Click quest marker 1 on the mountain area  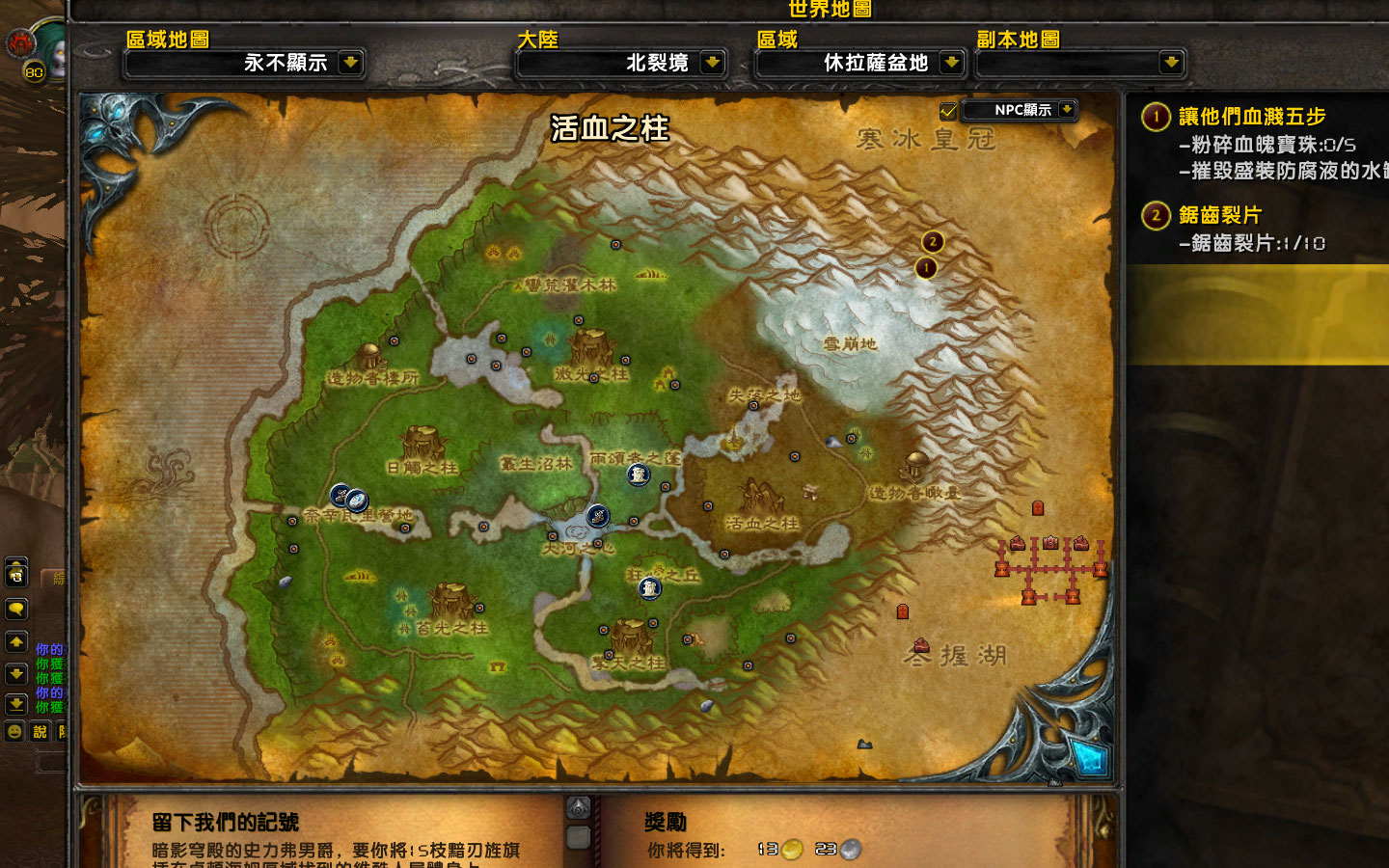pos(927,268)
